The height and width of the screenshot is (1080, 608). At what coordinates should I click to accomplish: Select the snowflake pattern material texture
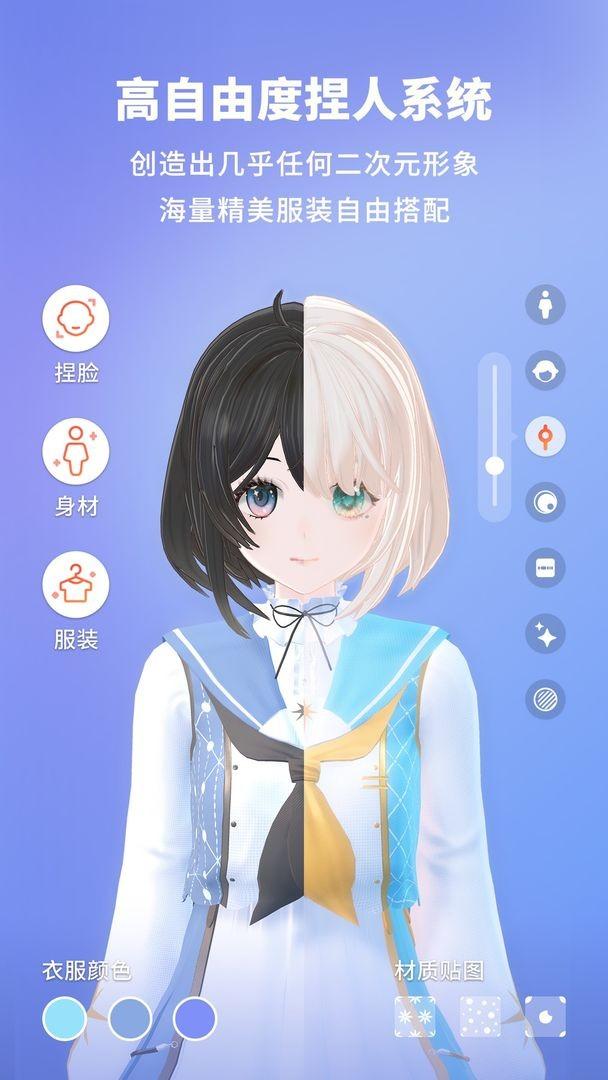[x=415, y=1017]
